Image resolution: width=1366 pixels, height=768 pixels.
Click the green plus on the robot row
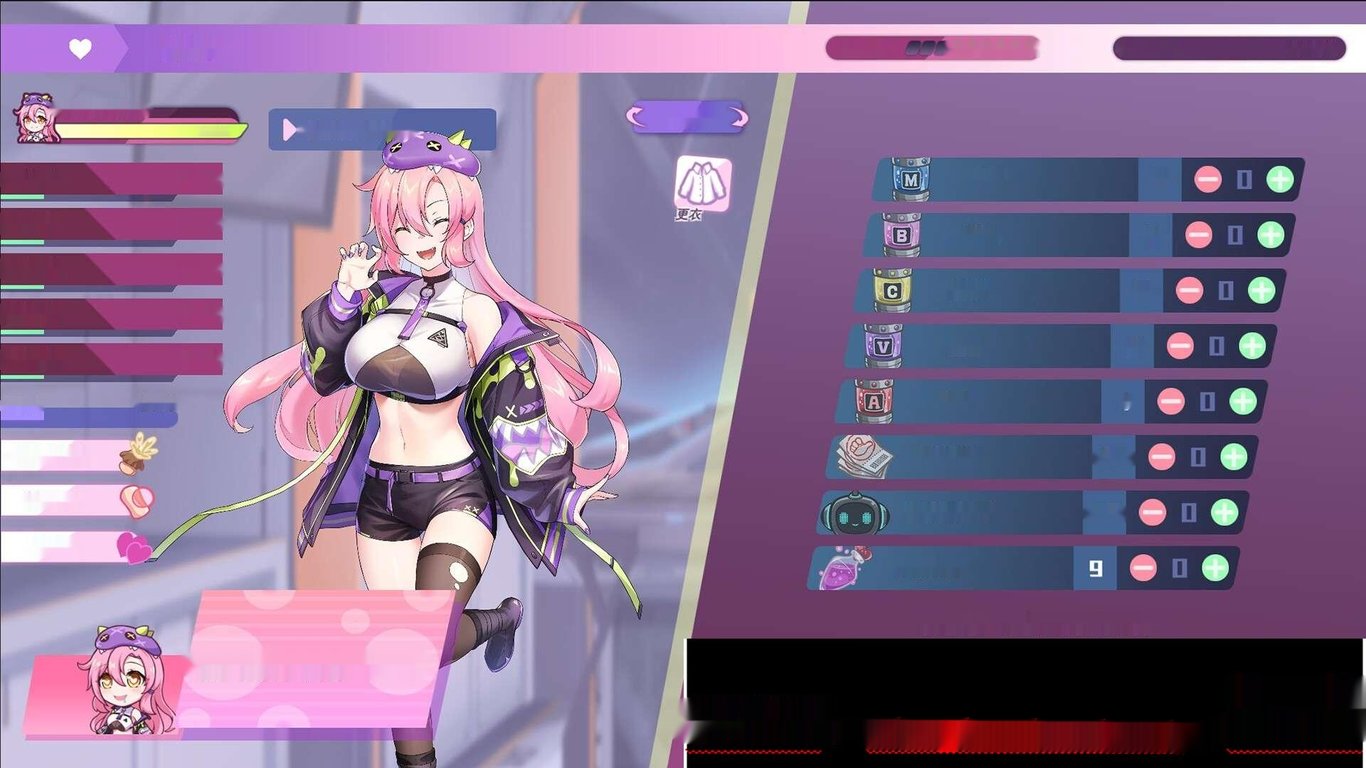(1227, 511)
